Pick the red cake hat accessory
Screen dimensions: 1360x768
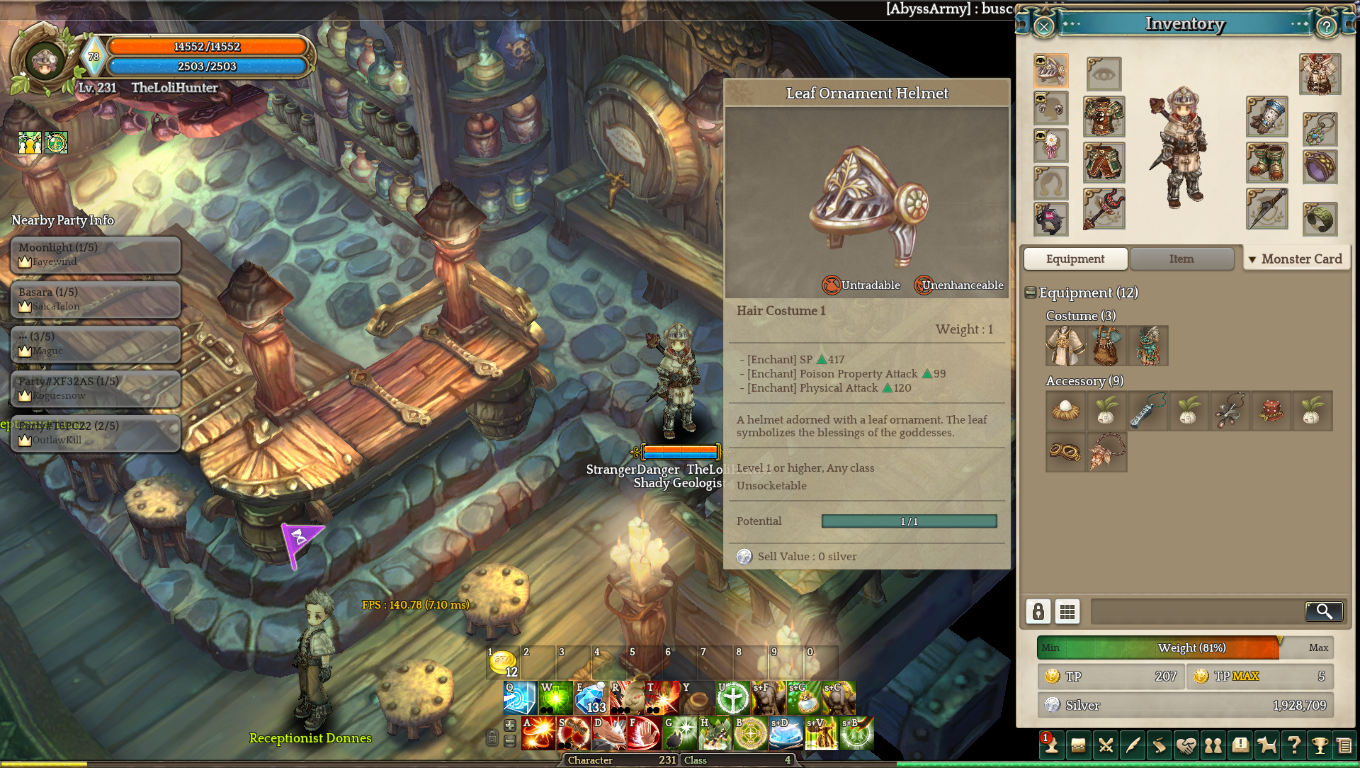pos(1271,411)
